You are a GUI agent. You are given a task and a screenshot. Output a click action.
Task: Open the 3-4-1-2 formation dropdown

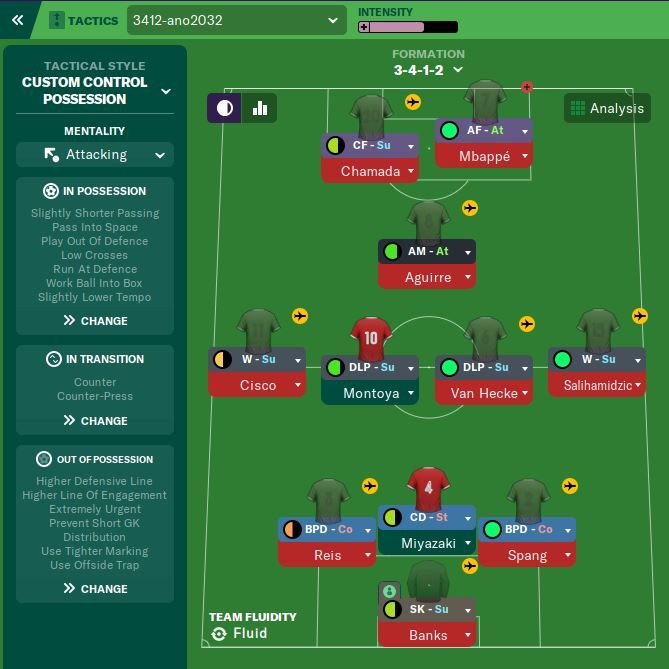point(428,70)
